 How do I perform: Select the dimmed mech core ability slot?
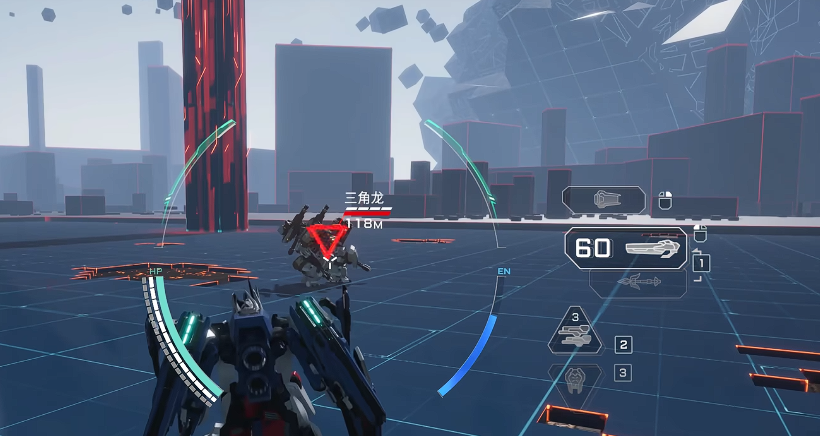pyautogui.click(x=576, y=378)
